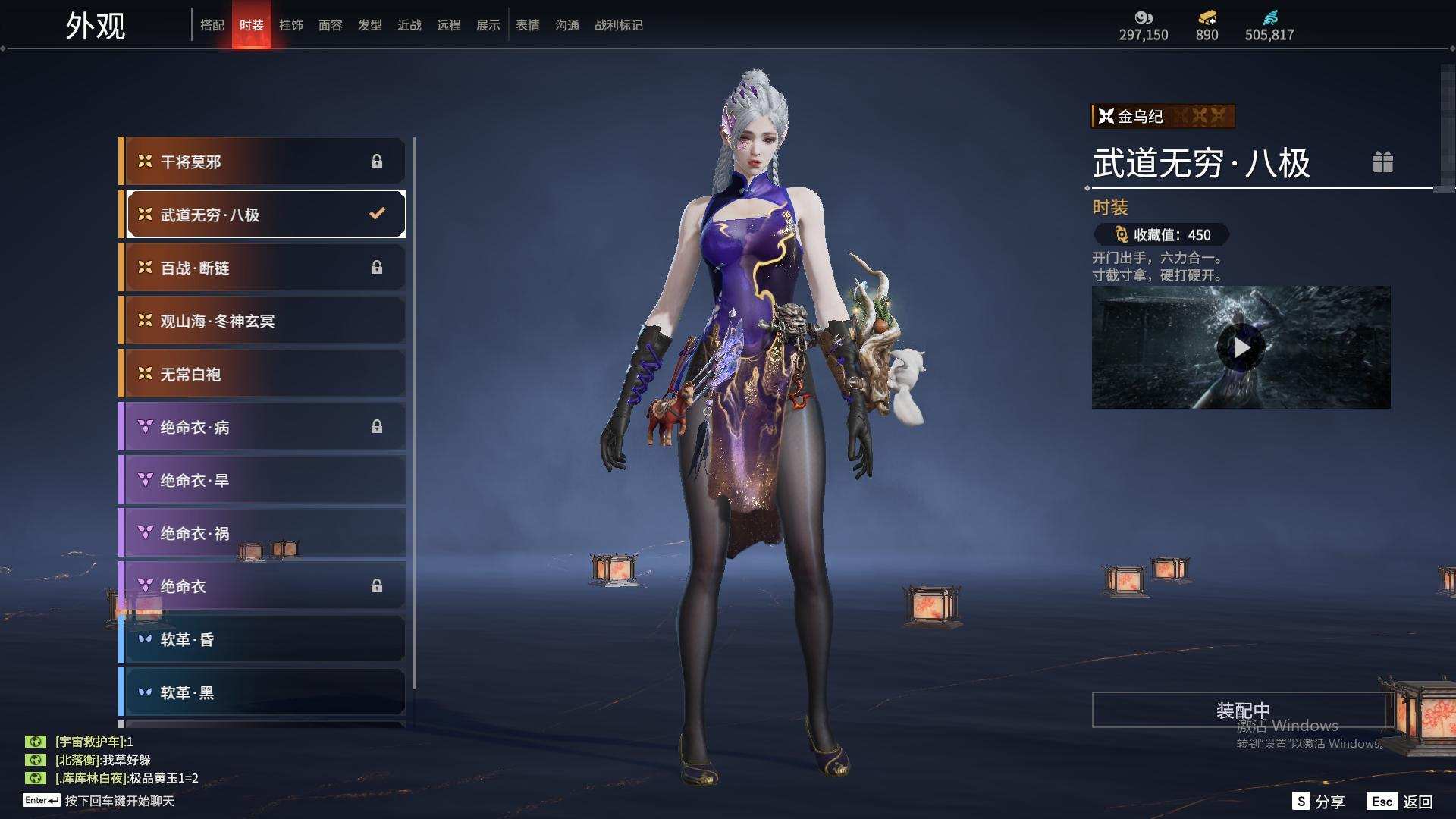1456x819 pixels.
Task: Open the 近战 melee tab
Action: click(409, 25)
